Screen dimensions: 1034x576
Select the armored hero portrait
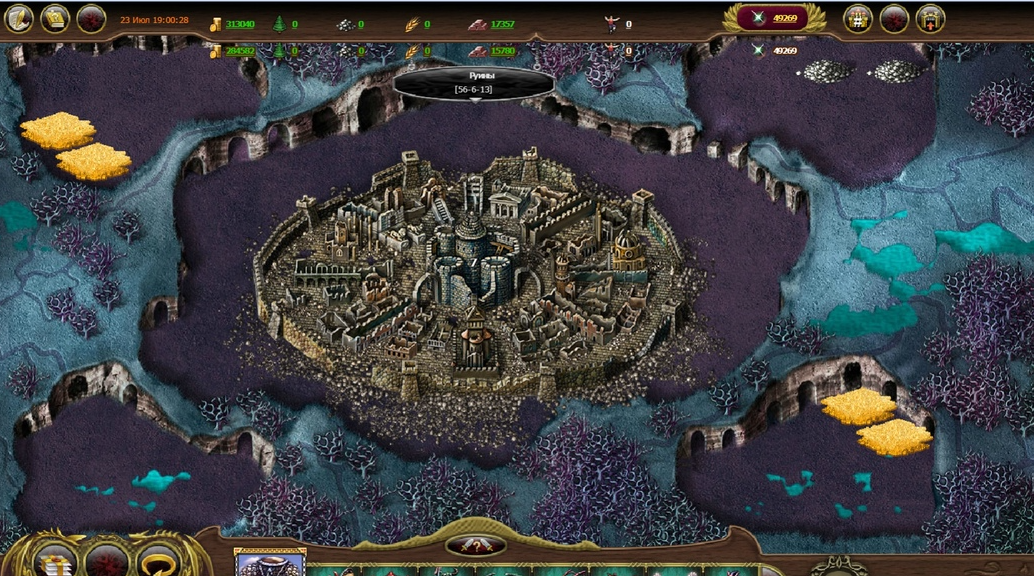click(x=269, y=564)
